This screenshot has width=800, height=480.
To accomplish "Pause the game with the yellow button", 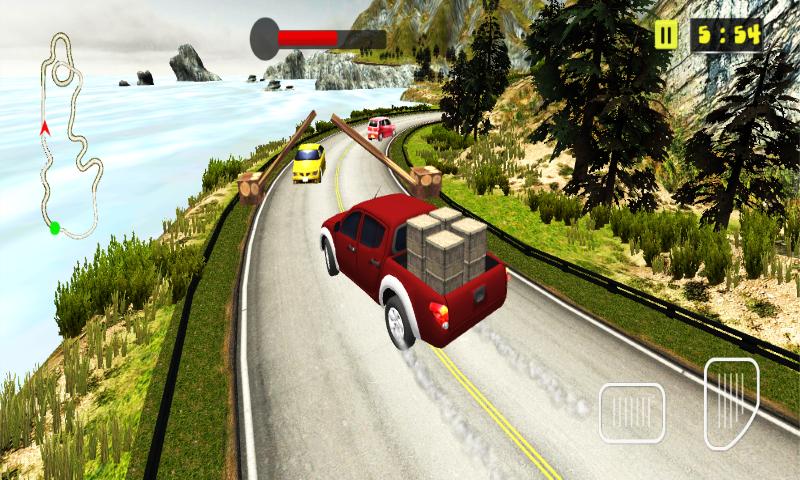I will click(666, 36).
